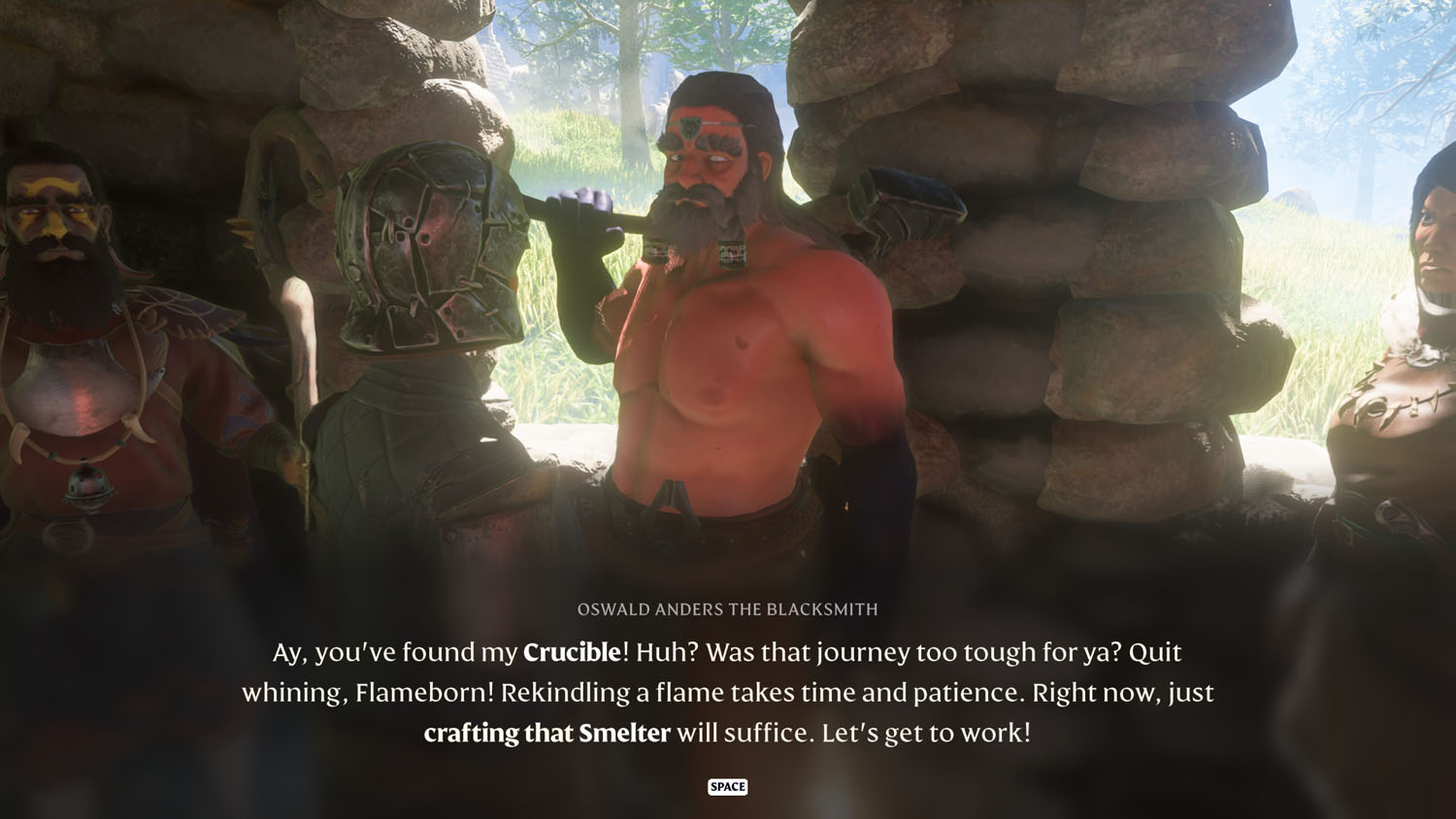Select the speaker name Oswald Anders the Blacksmith
Viewport: 1456px width, 819px height.
tap(727, 609)
